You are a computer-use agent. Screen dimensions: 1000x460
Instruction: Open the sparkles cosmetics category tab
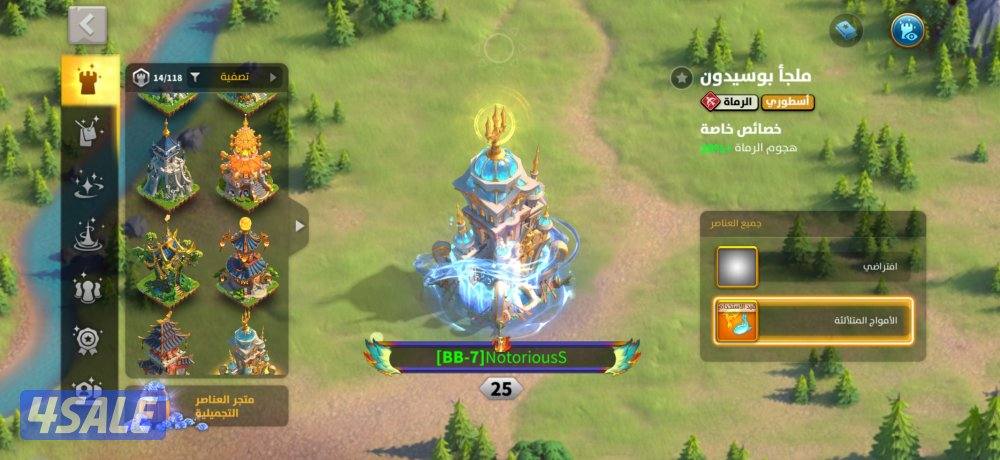[90, 184]
